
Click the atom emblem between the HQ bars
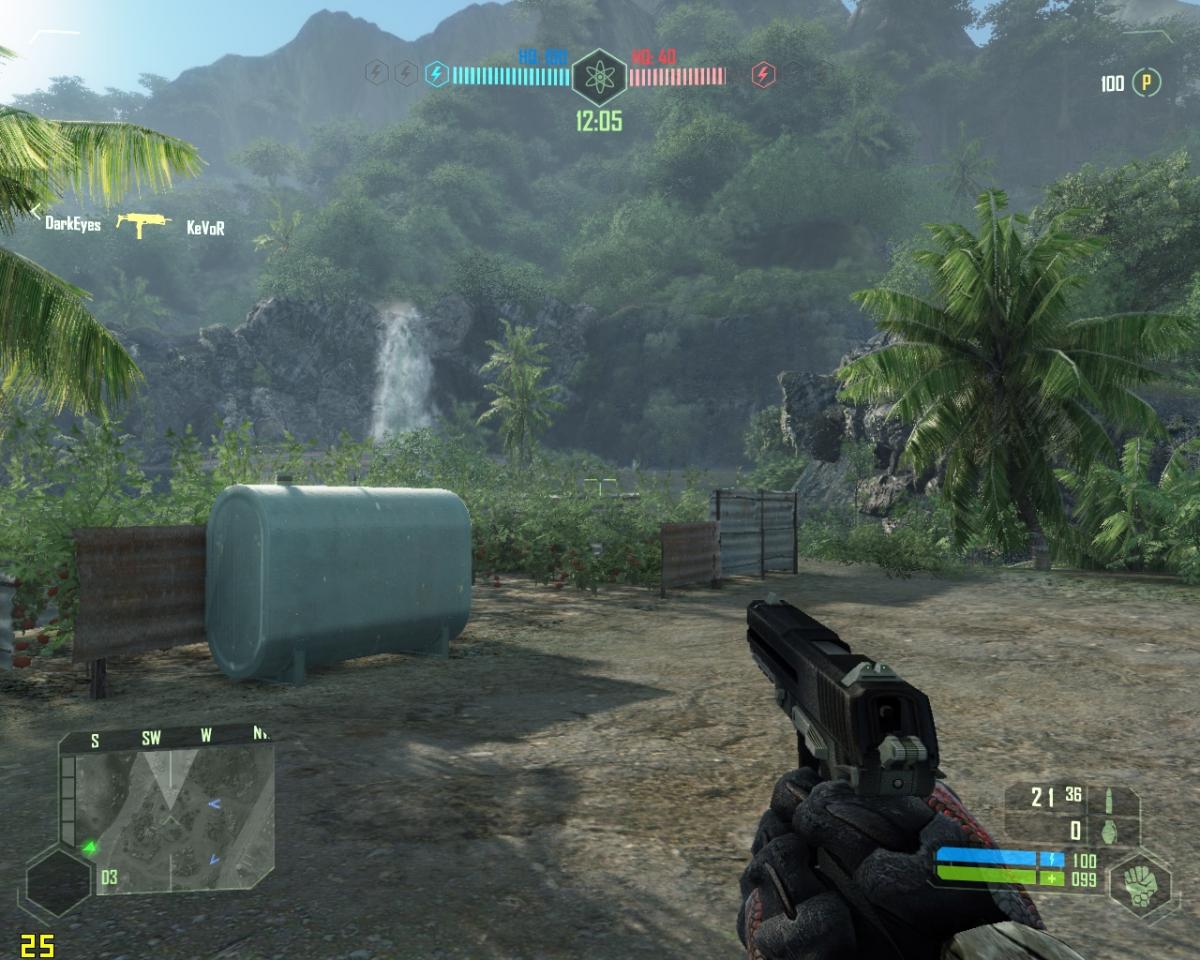599,75
